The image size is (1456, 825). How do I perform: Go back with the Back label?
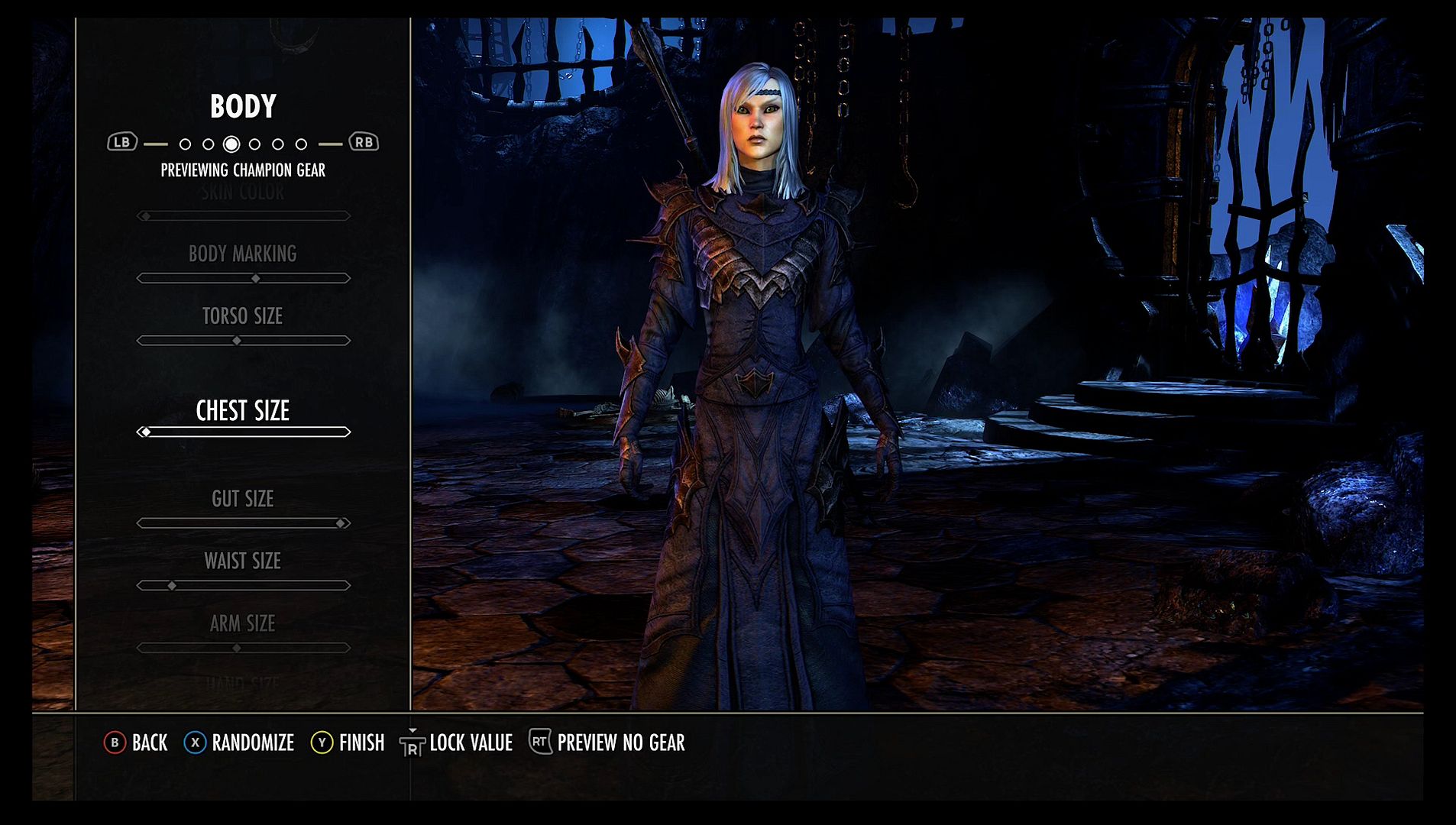point(149,742)
